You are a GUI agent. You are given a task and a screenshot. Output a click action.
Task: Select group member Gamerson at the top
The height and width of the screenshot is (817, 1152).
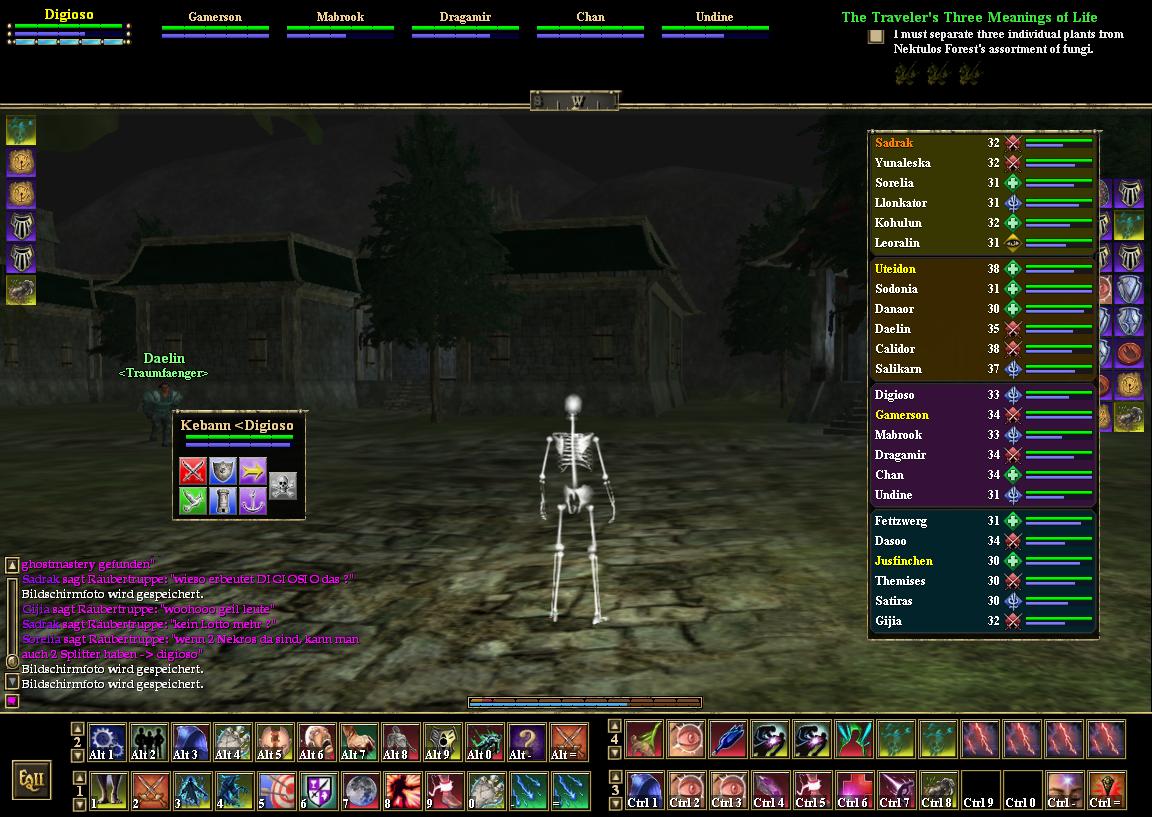(x=215, y=17)
